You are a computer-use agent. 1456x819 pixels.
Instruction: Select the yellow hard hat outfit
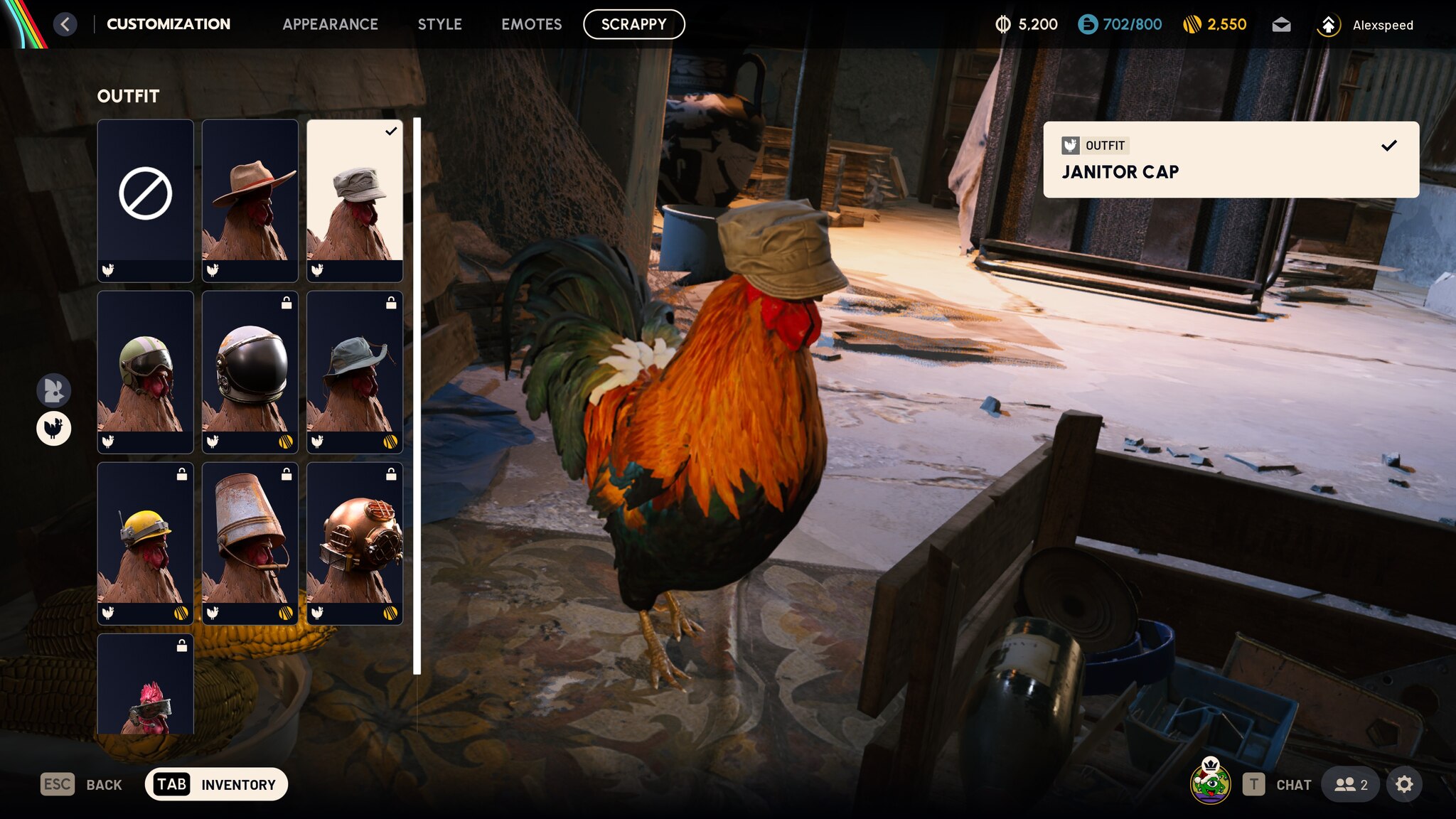point(145,542)
